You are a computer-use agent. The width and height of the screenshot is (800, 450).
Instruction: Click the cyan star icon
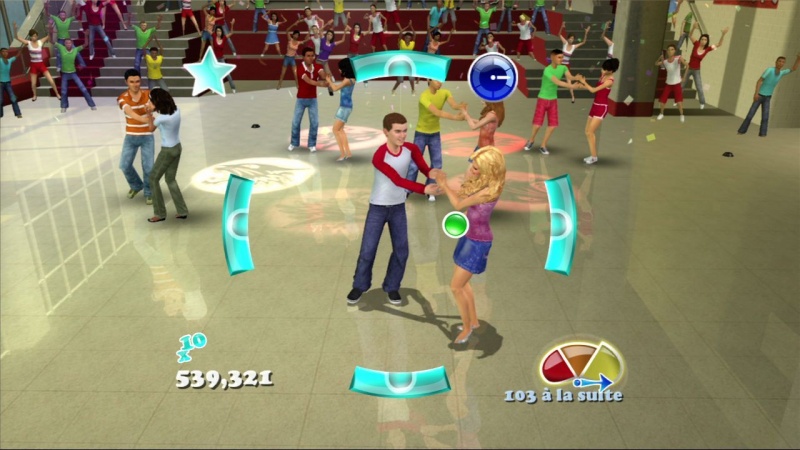210,74
